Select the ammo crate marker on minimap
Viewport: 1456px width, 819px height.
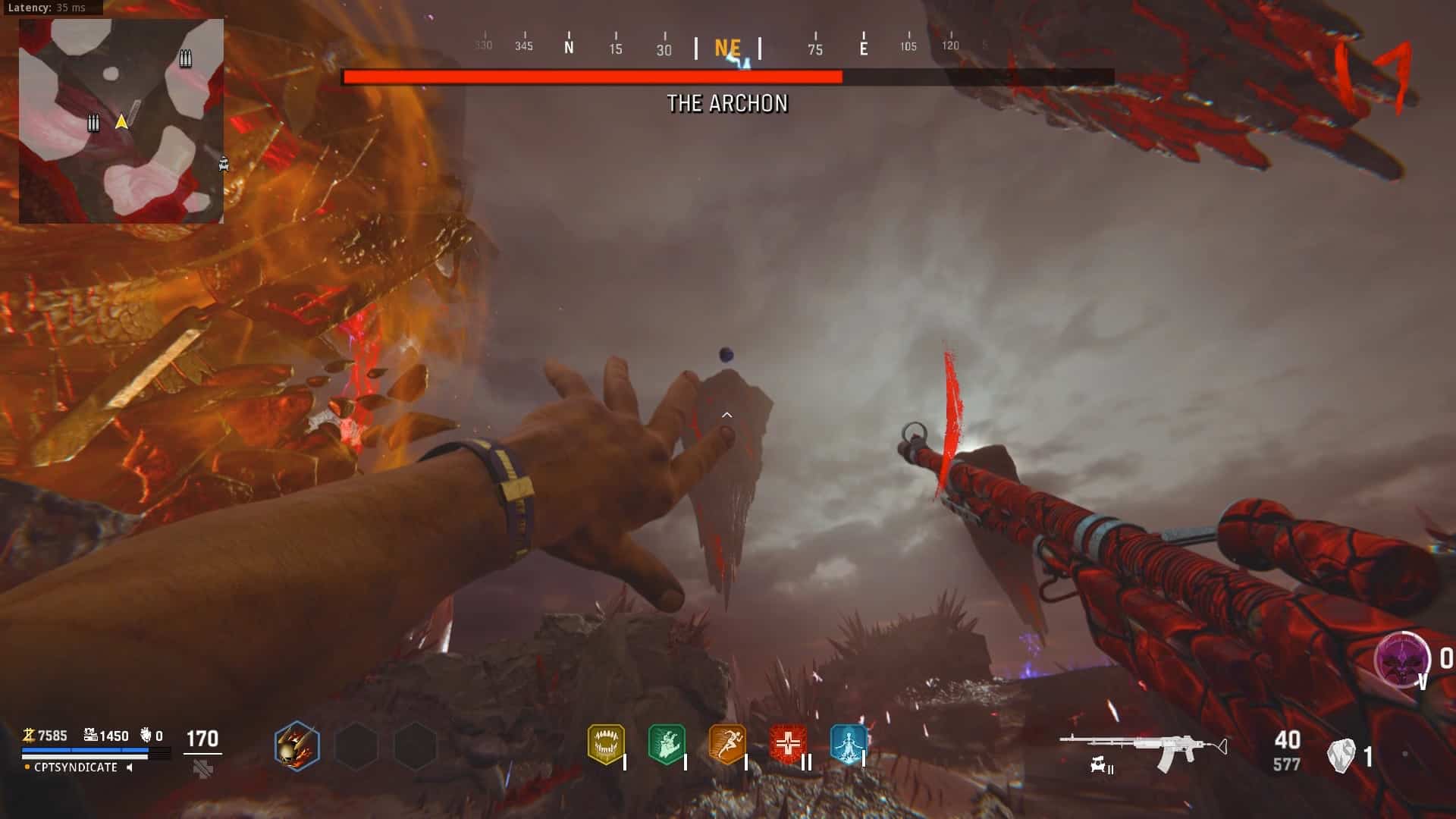(185, 58)
